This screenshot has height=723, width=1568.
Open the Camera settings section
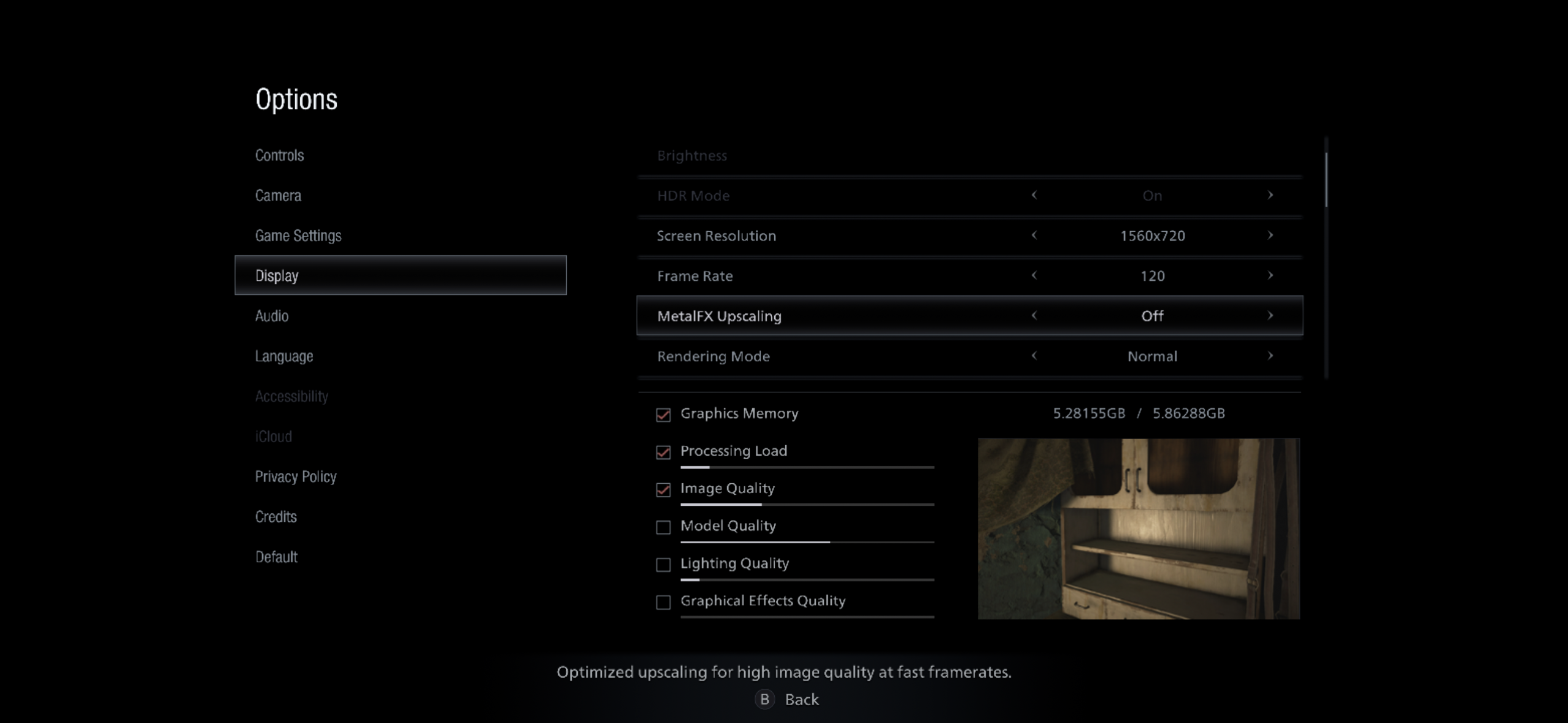pyautogui.click(x=279, y=195)
